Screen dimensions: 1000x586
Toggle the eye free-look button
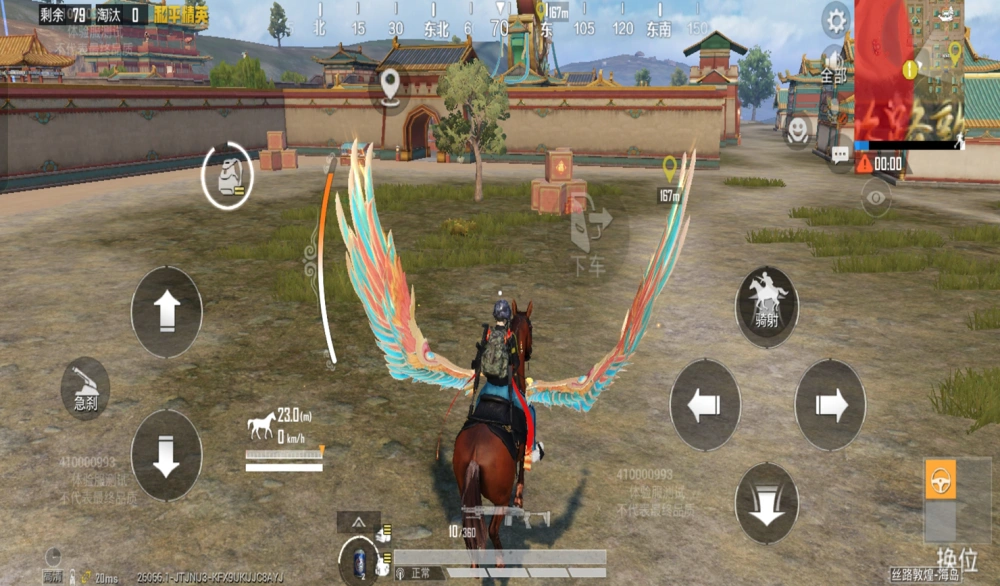pos(876,198)
